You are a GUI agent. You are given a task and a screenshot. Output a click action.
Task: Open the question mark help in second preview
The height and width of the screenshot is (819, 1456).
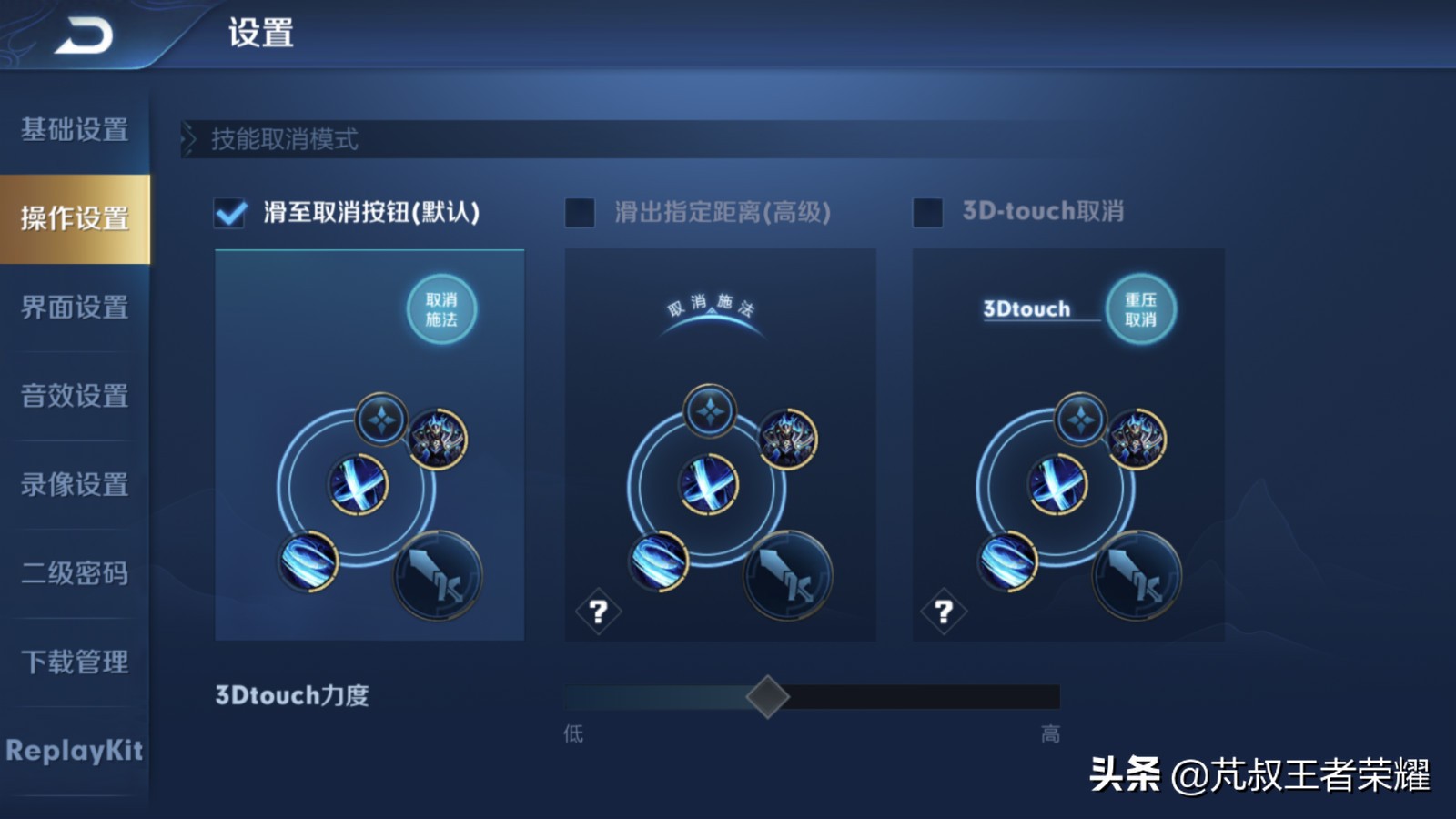pyautogui.click(x=599, y=612)
